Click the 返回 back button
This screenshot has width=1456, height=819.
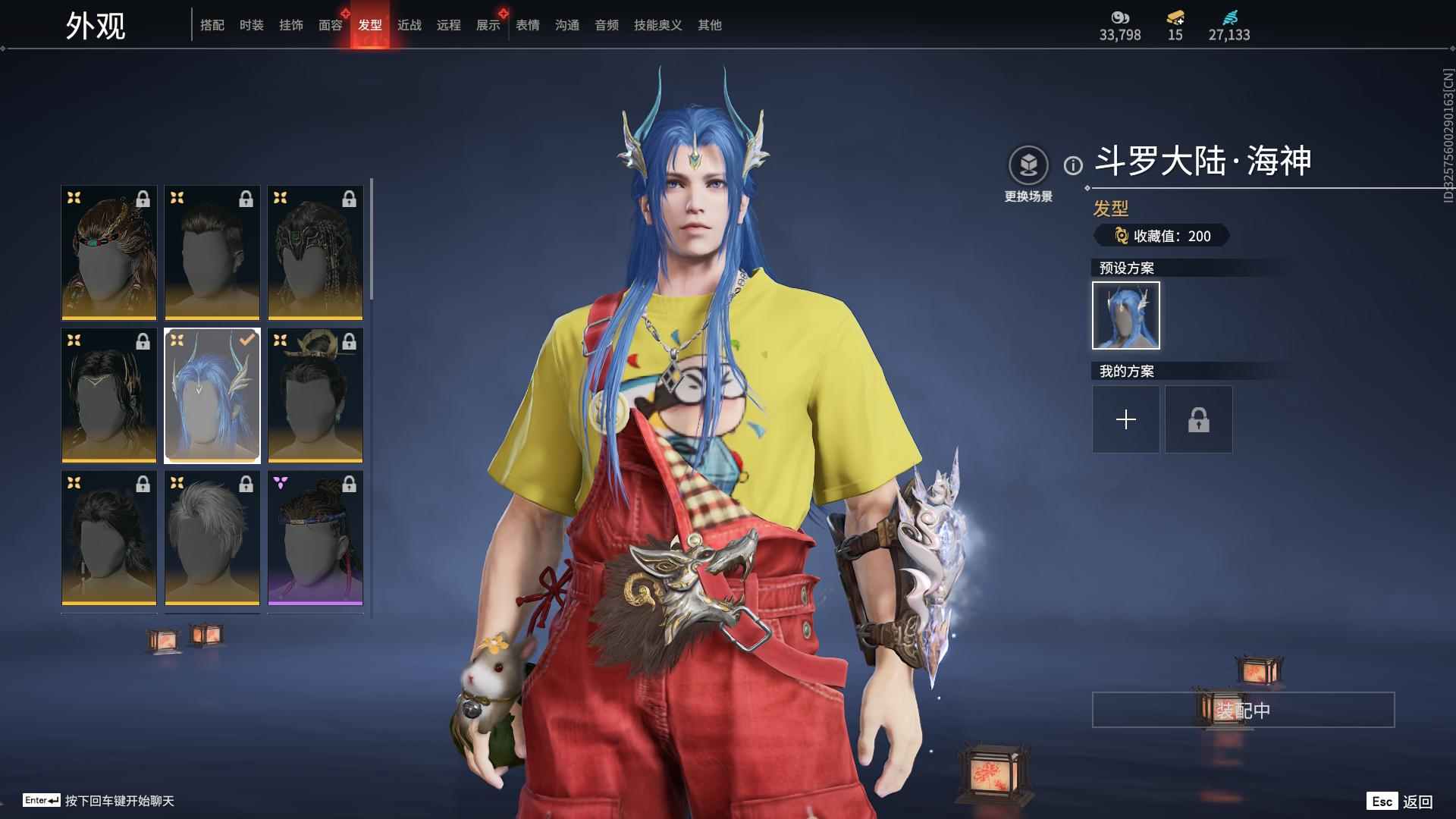coord(1401,802)
